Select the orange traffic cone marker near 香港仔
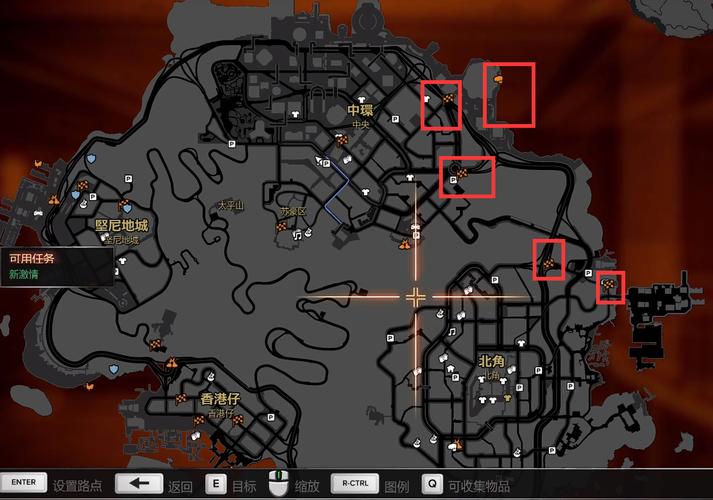 point(173,361)
